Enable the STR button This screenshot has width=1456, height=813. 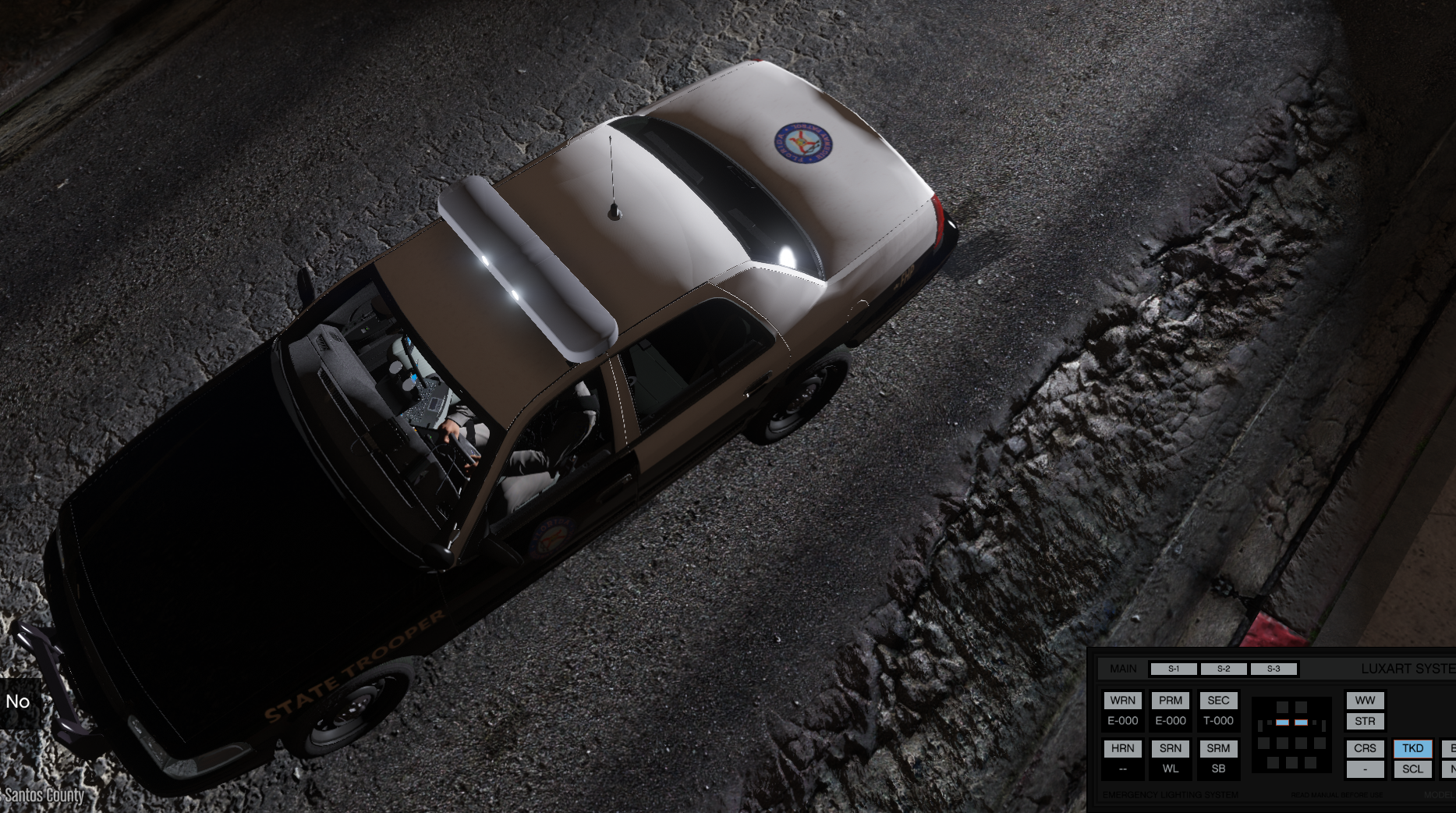tap(1365, 721)
